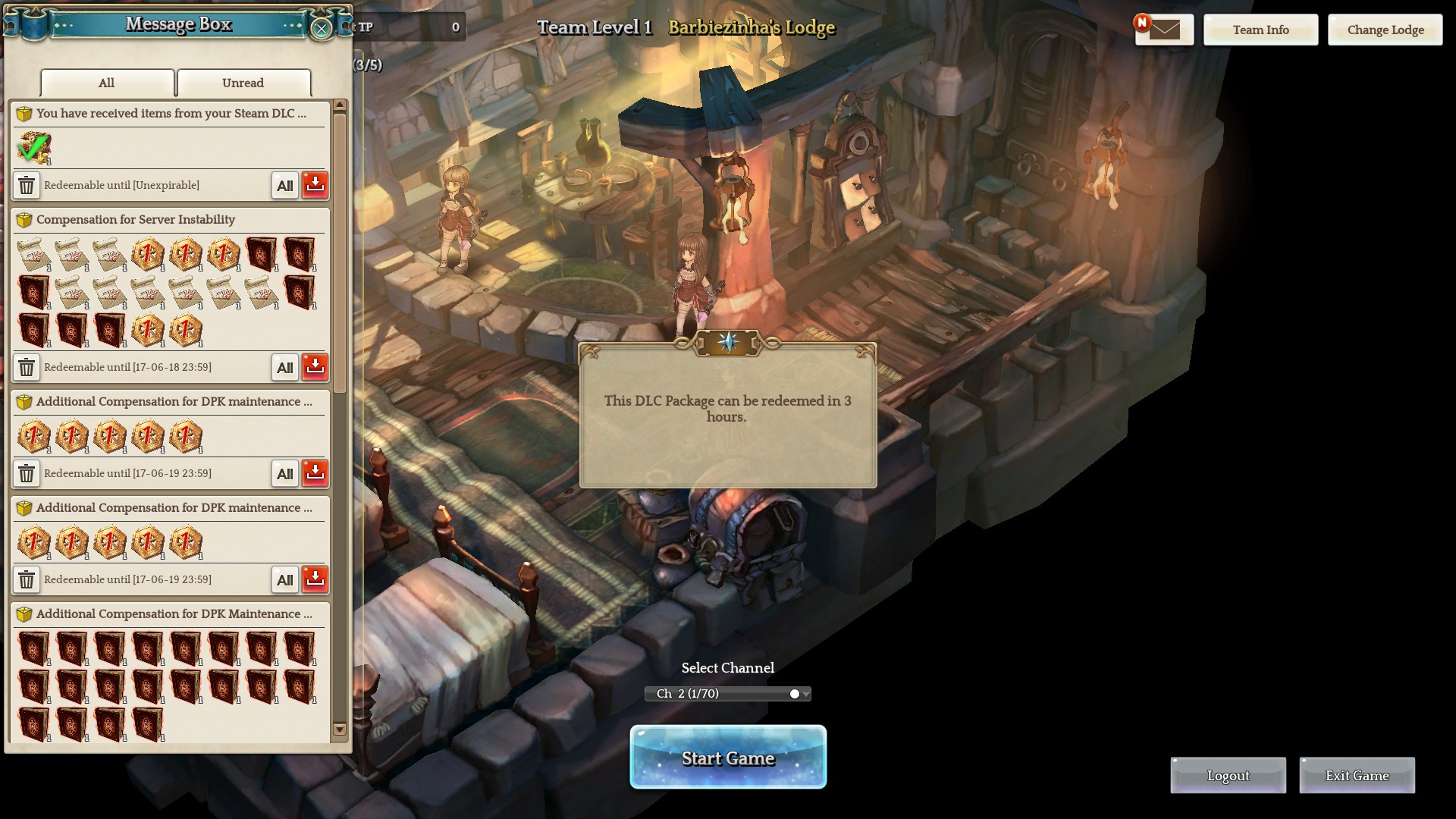The image size is (1456, 819).
Task: Open the mail envelope icon
Action: (x=1164, y=30)
